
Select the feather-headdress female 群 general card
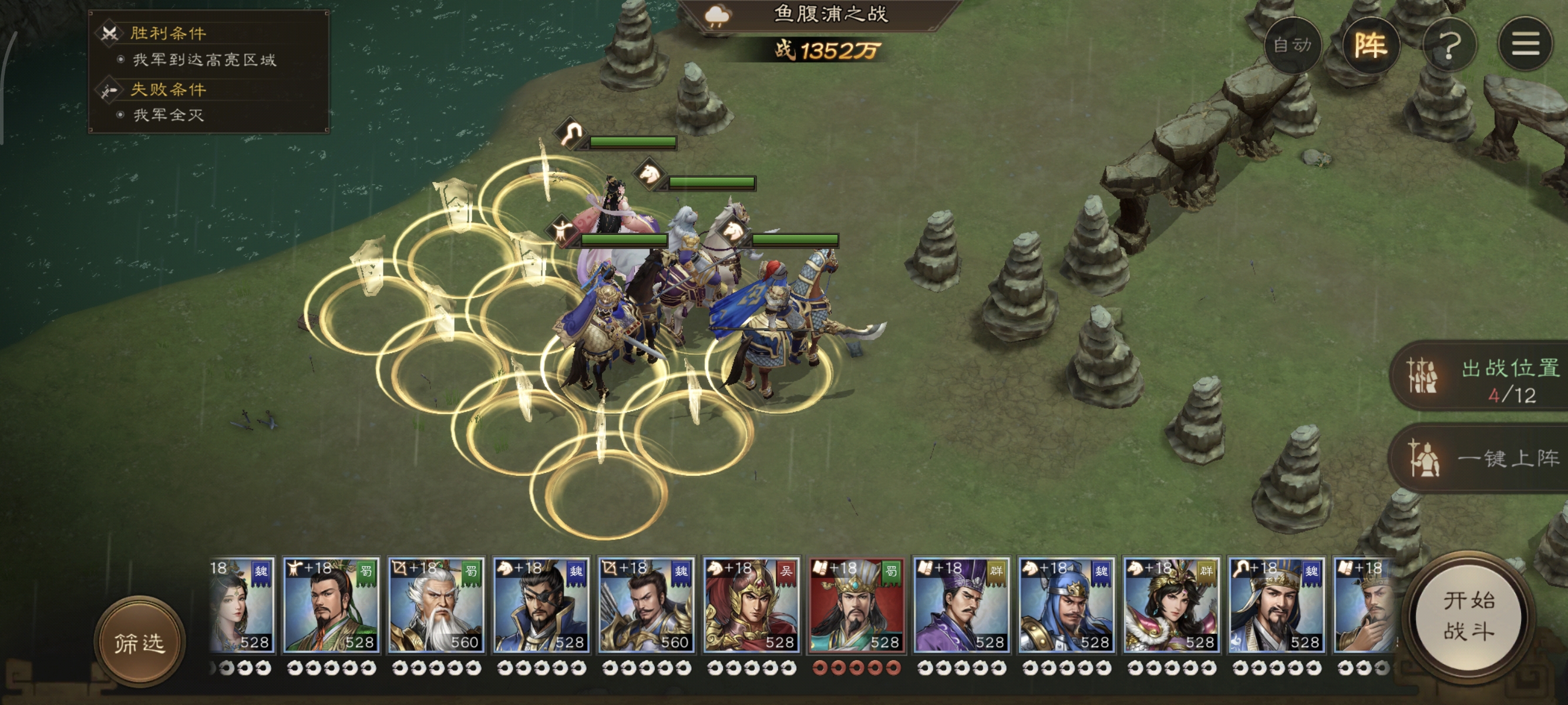point(1171,605)
